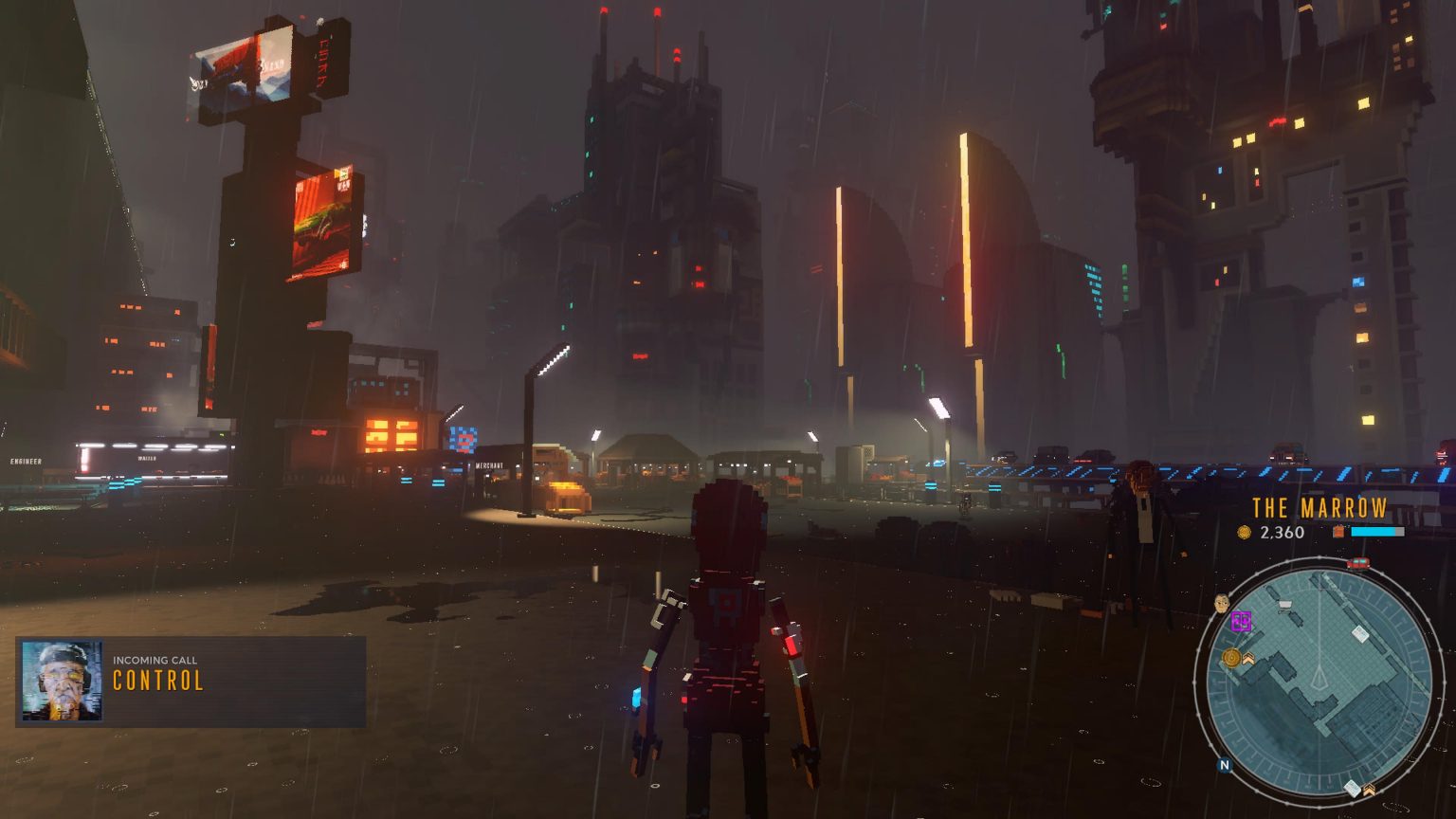
Task: Click the NPC face icon on the minimap edge
Action: click(x=1221, y=601)
